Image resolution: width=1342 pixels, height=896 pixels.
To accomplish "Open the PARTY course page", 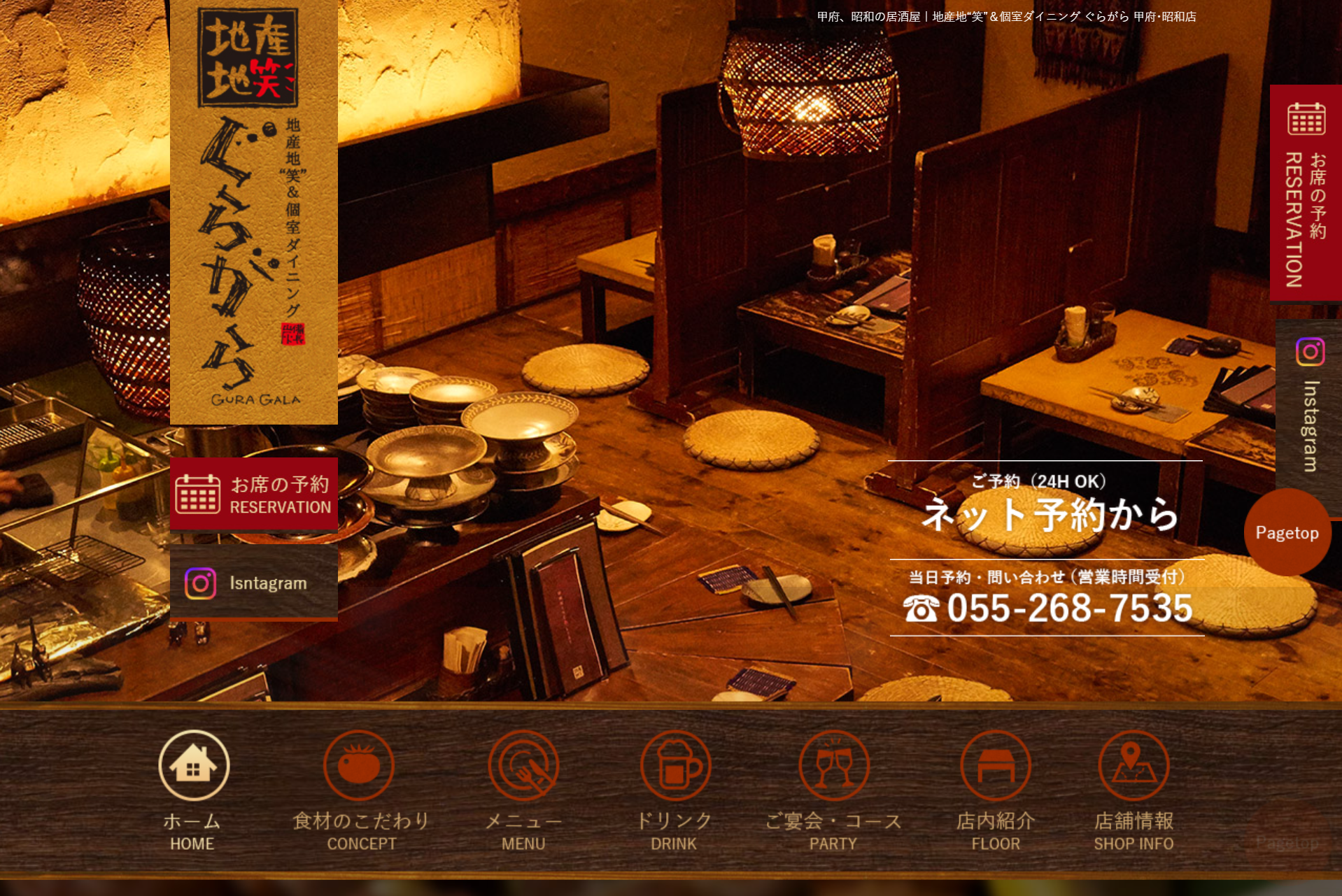I will point(833,790).
